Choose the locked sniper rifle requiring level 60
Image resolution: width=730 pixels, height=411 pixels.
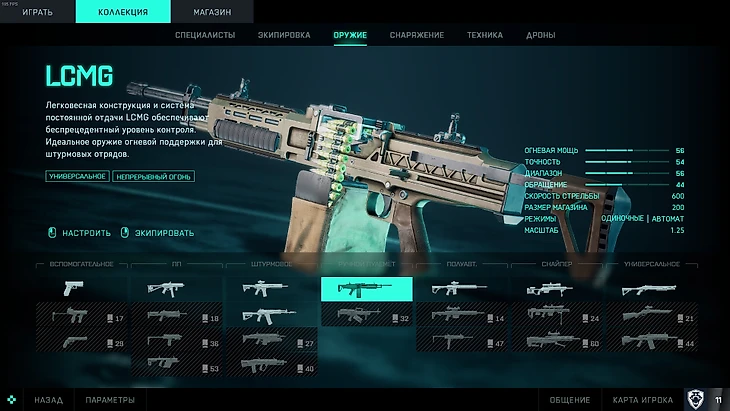coord(556,343)
